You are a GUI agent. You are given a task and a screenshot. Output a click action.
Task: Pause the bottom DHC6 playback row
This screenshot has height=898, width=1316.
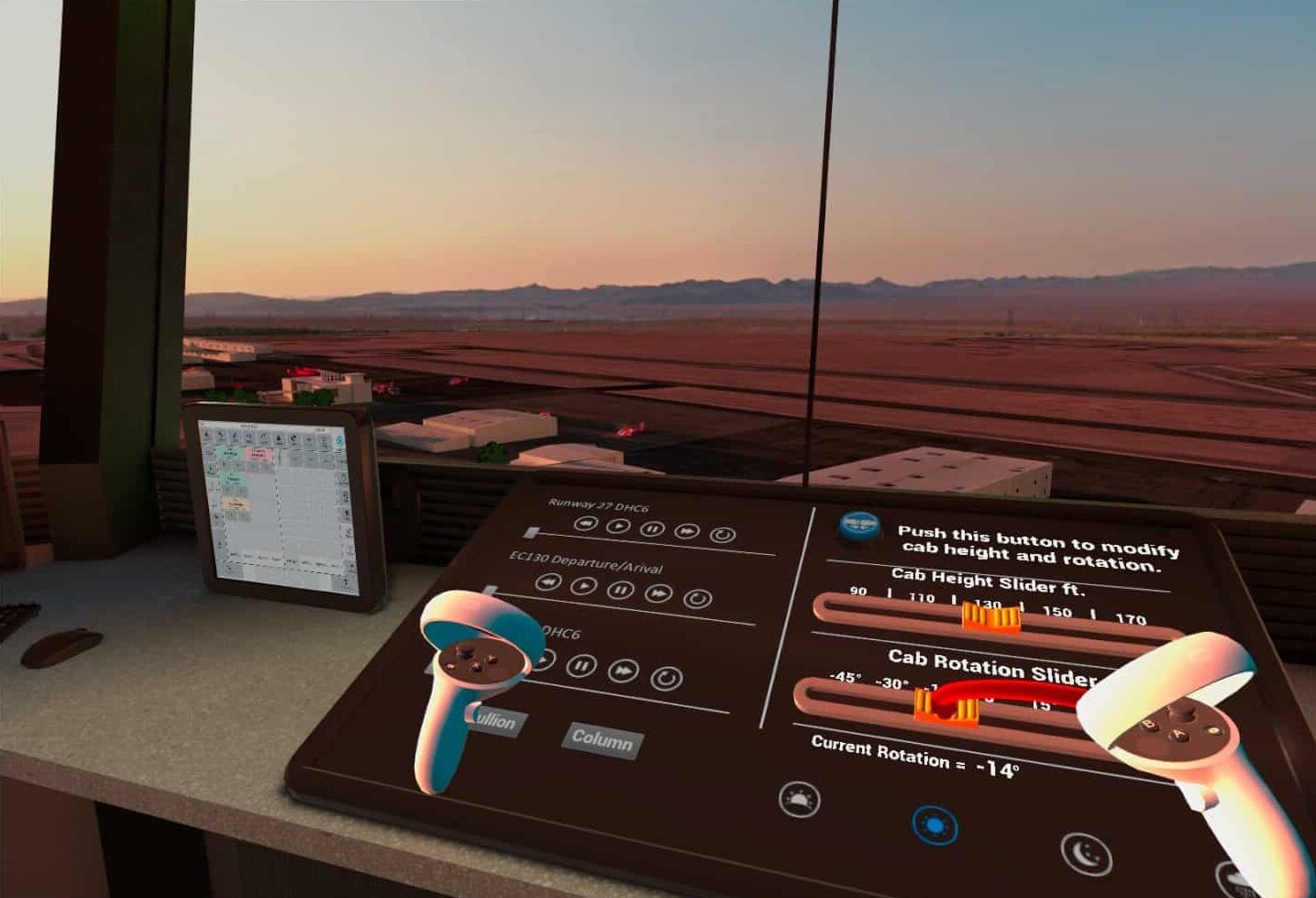(x=580, y=665)
